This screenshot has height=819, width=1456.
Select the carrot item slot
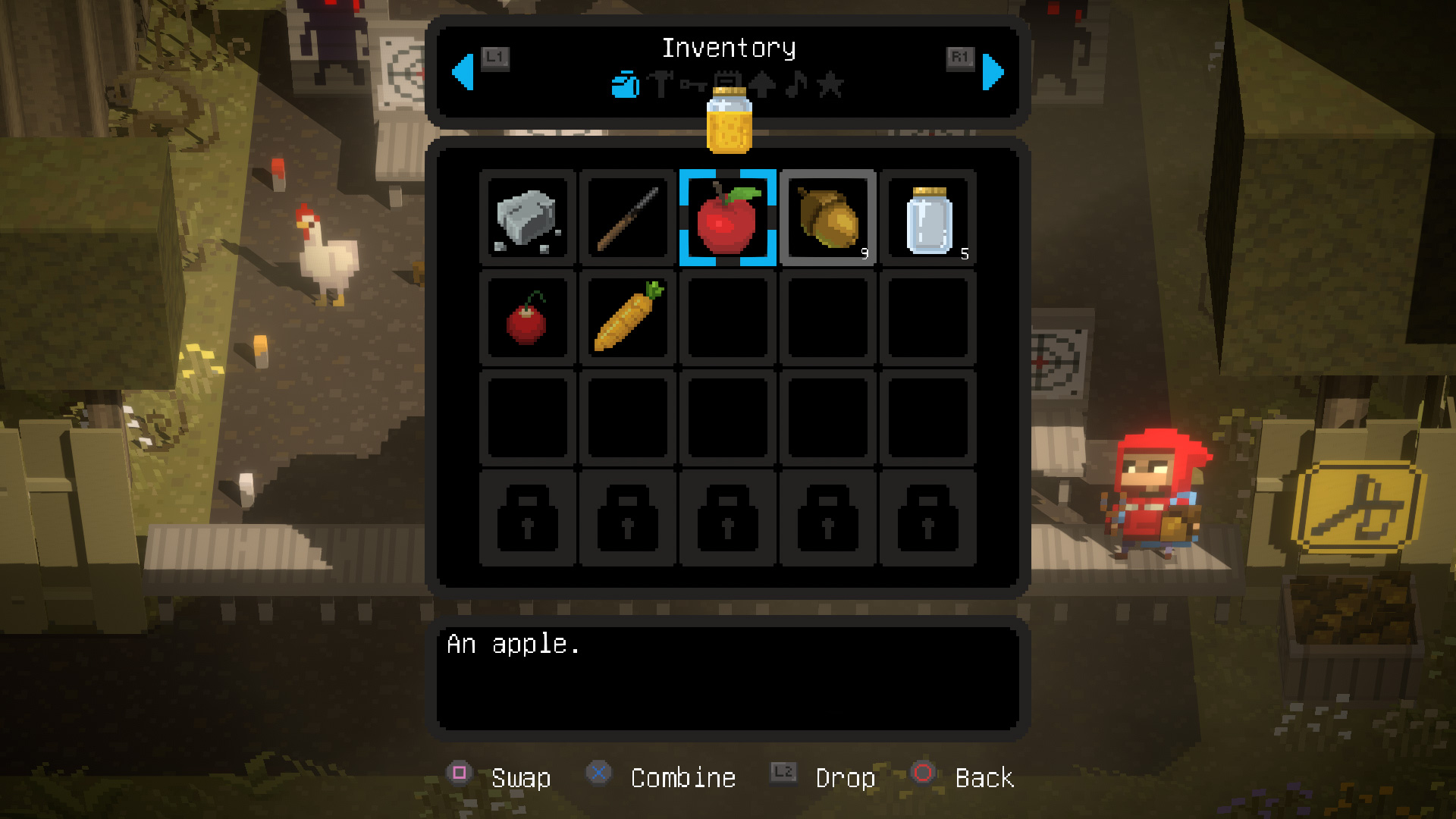tap(627, 318)
